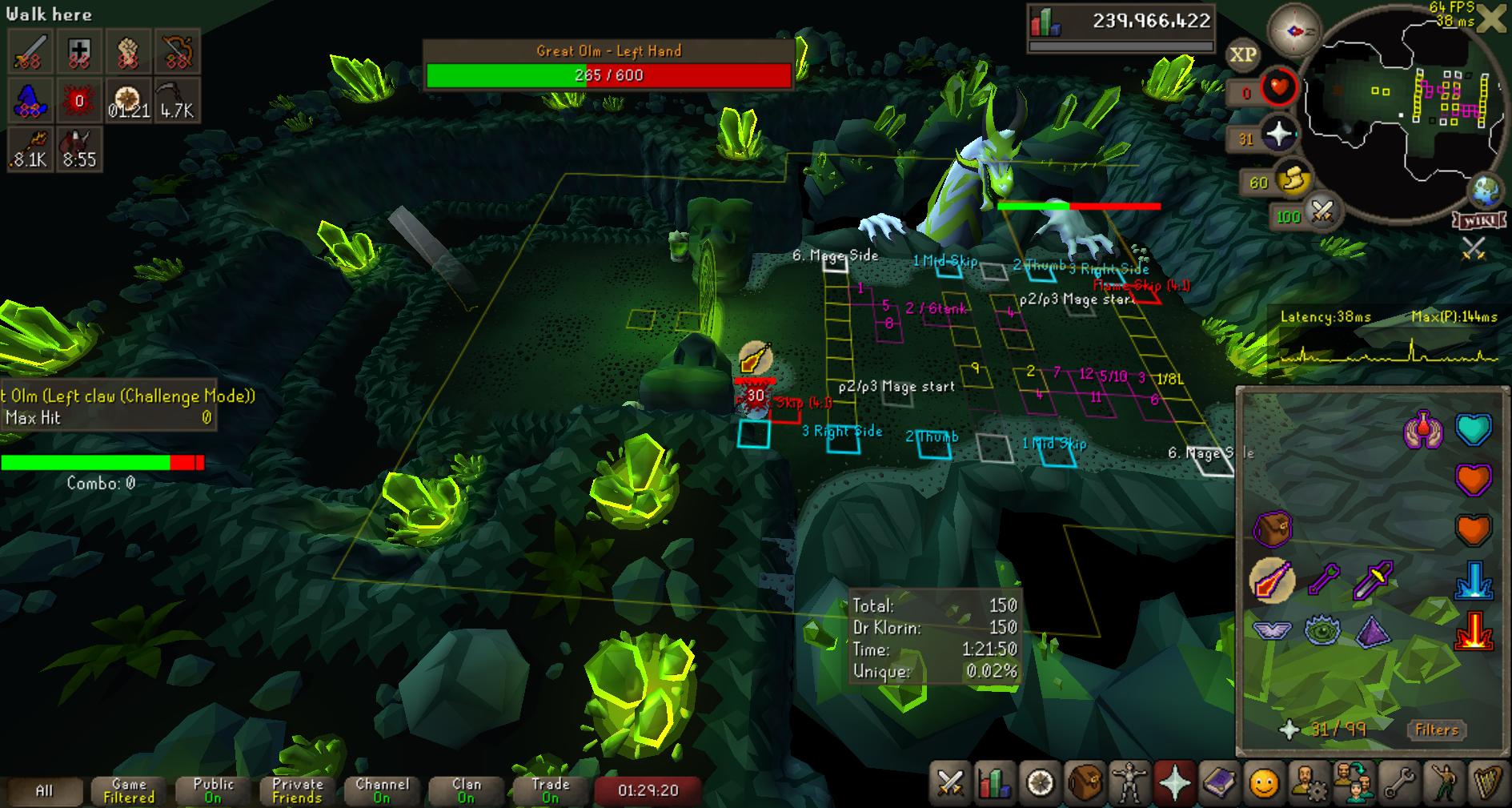Viewport: 1512px width, 808px height.
Task: Click the prayer Filters button
Action: pos(1437,730)
